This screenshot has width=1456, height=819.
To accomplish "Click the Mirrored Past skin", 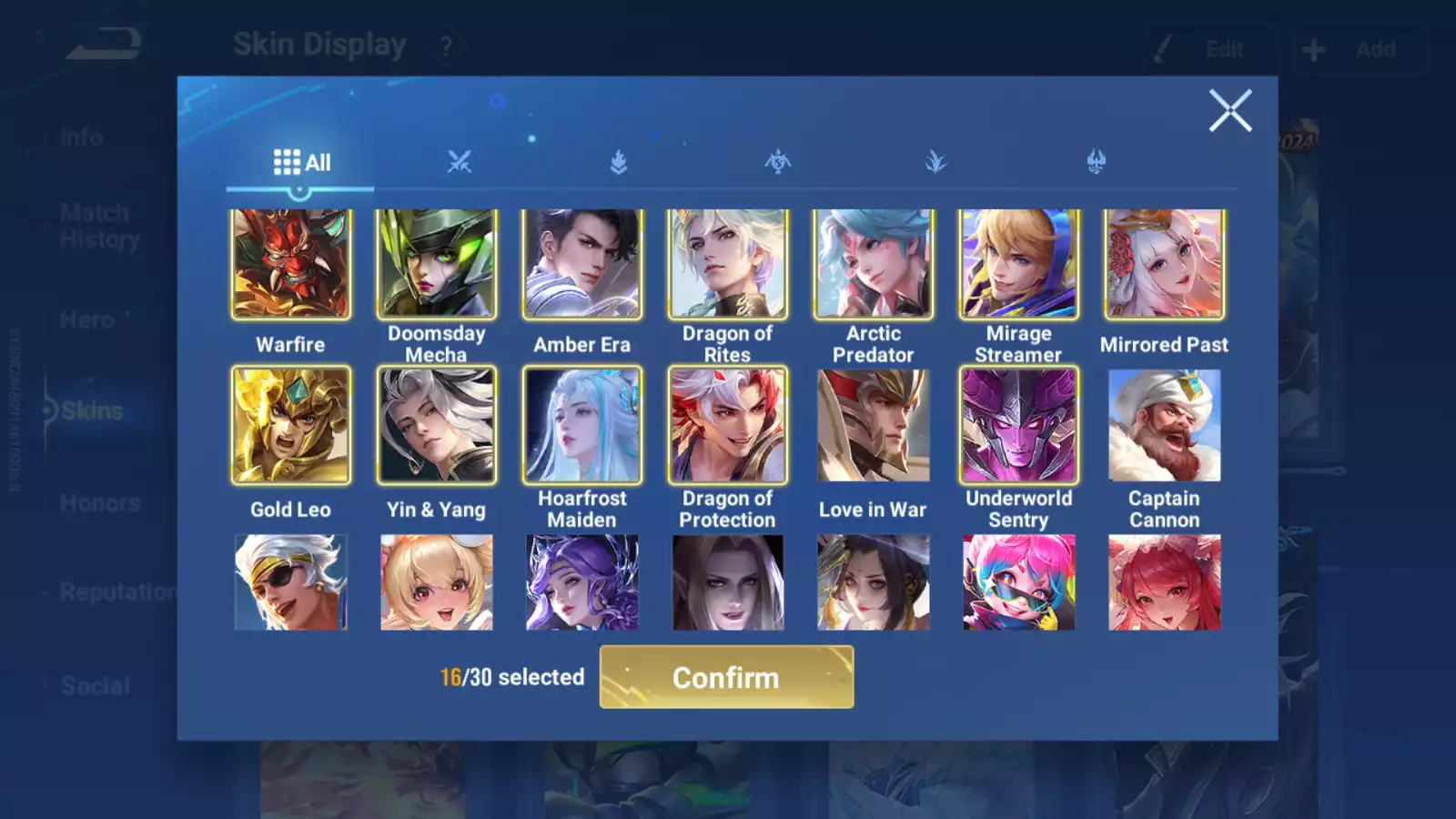I will [1164, 265].
